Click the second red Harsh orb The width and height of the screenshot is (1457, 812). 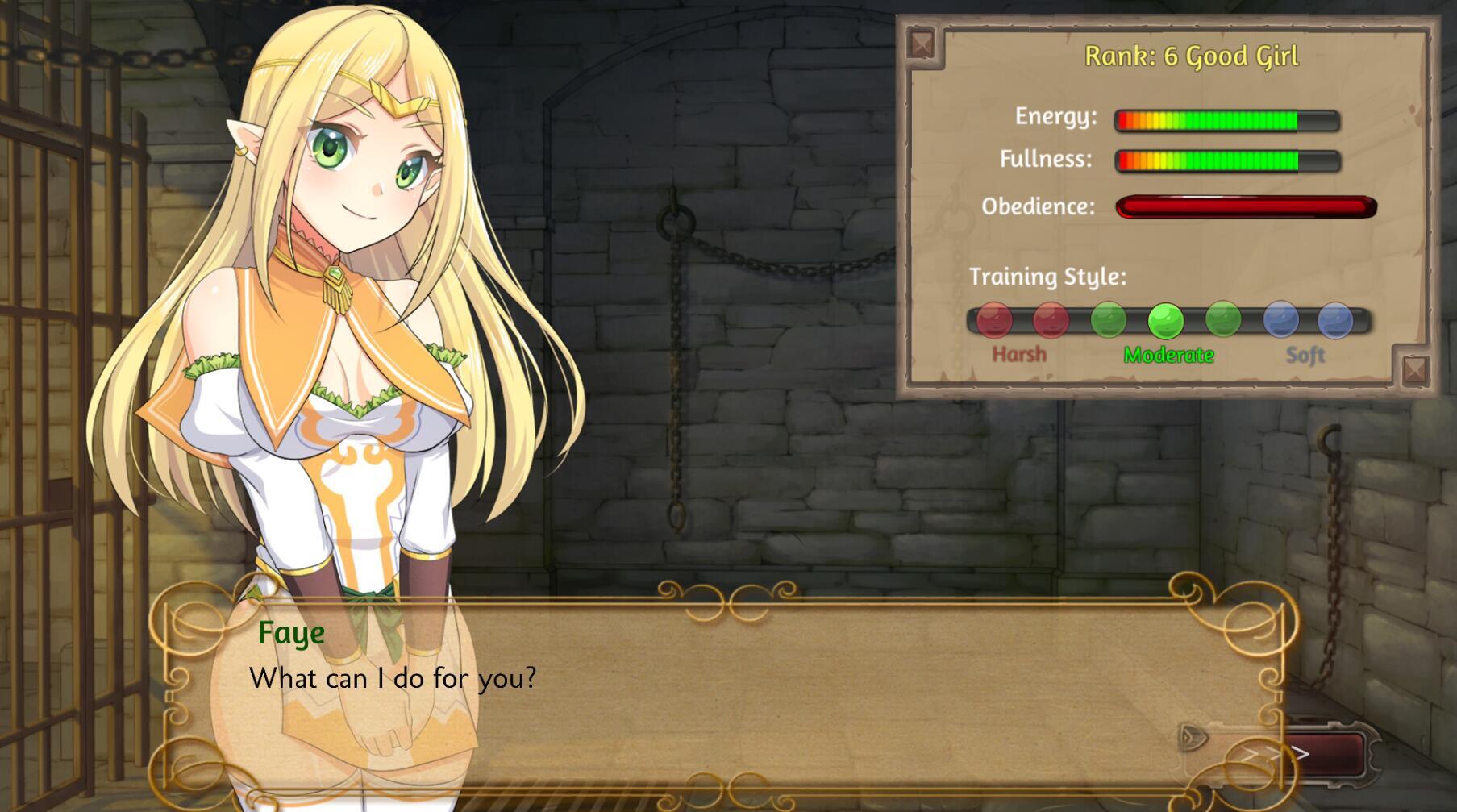tap(1051, 320)
